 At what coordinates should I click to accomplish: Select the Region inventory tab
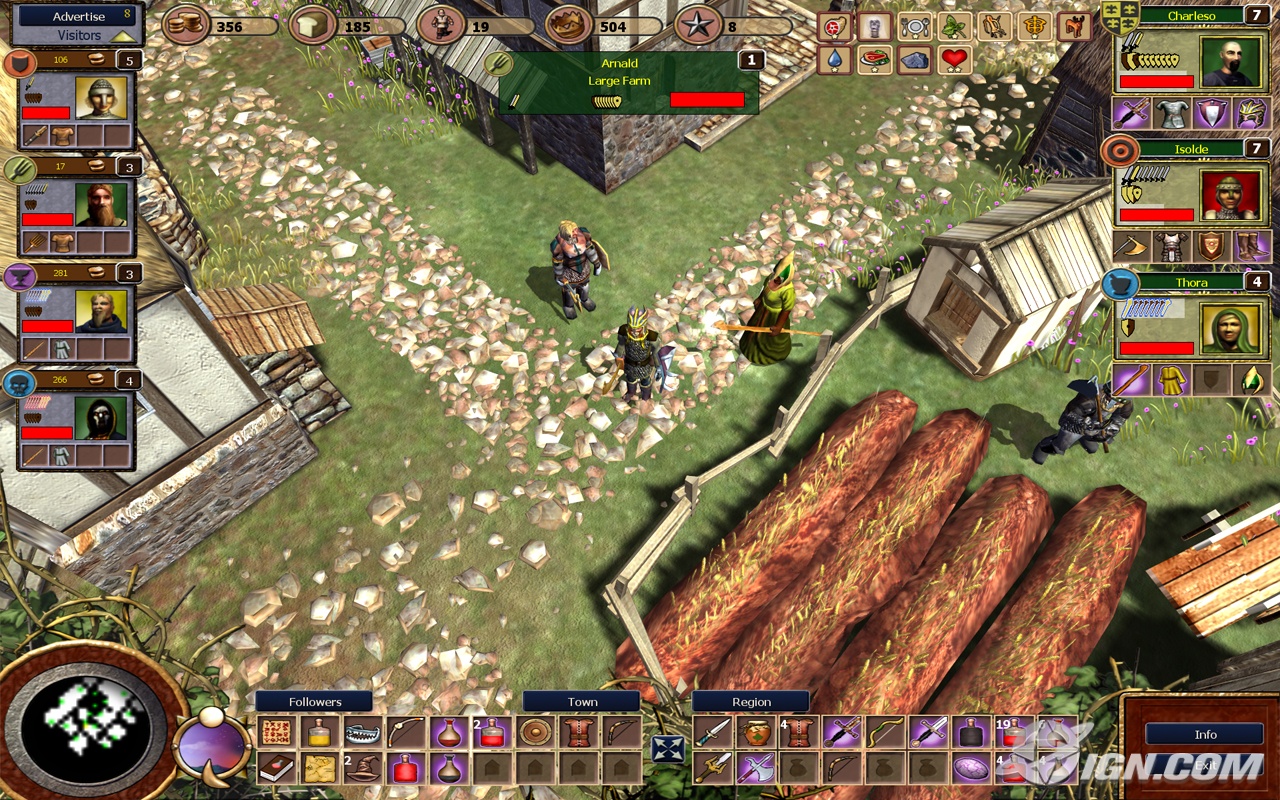coord(751,702)
